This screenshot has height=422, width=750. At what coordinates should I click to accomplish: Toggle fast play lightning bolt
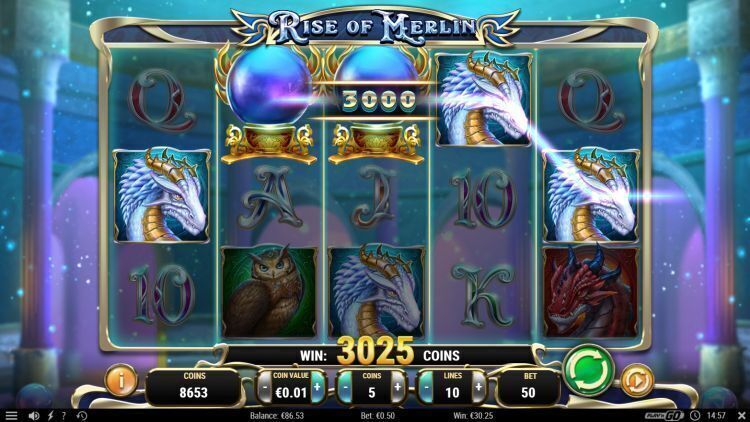point(50,414)
